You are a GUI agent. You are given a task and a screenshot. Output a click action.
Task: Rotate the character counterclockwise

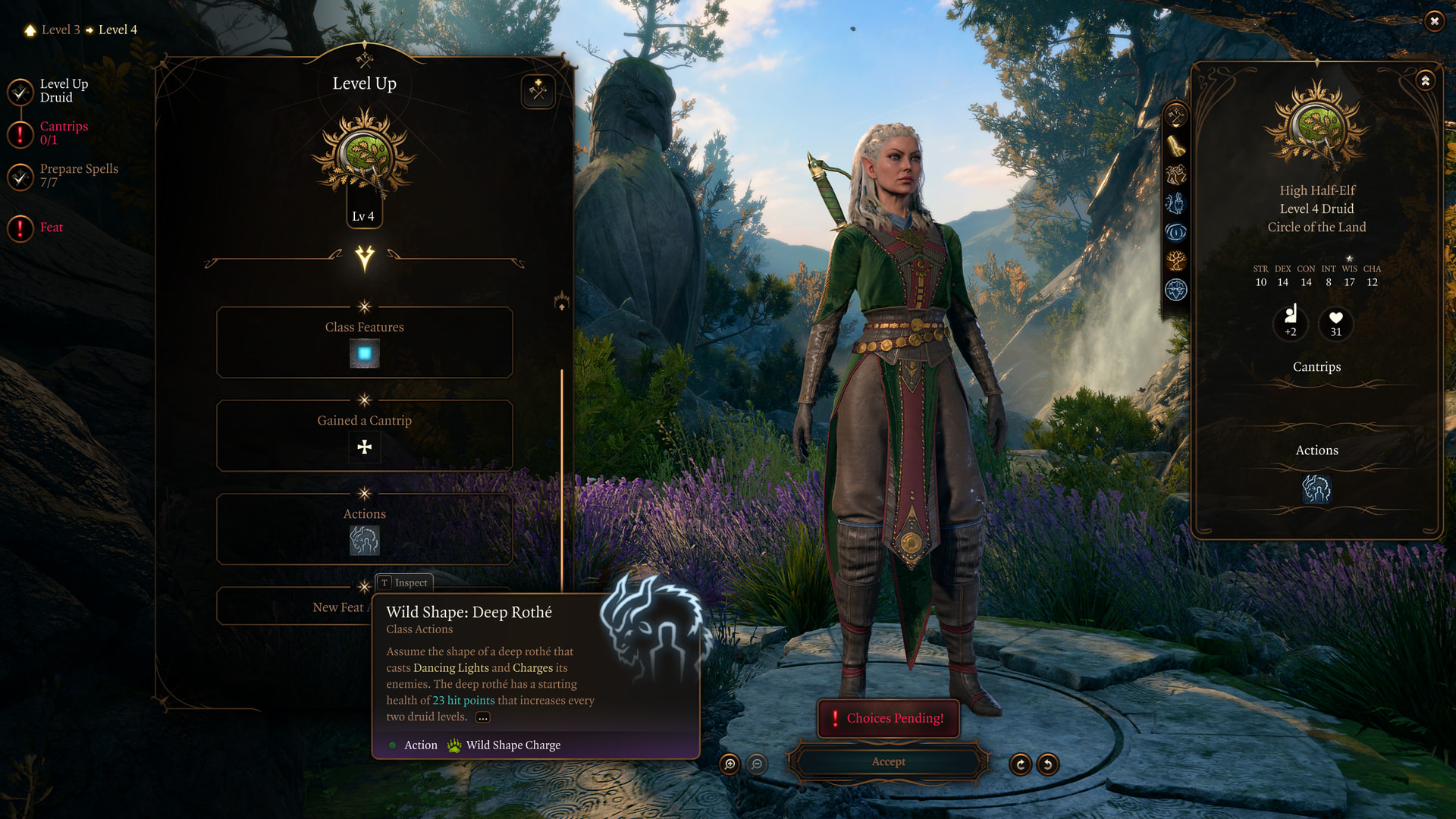1048,764
